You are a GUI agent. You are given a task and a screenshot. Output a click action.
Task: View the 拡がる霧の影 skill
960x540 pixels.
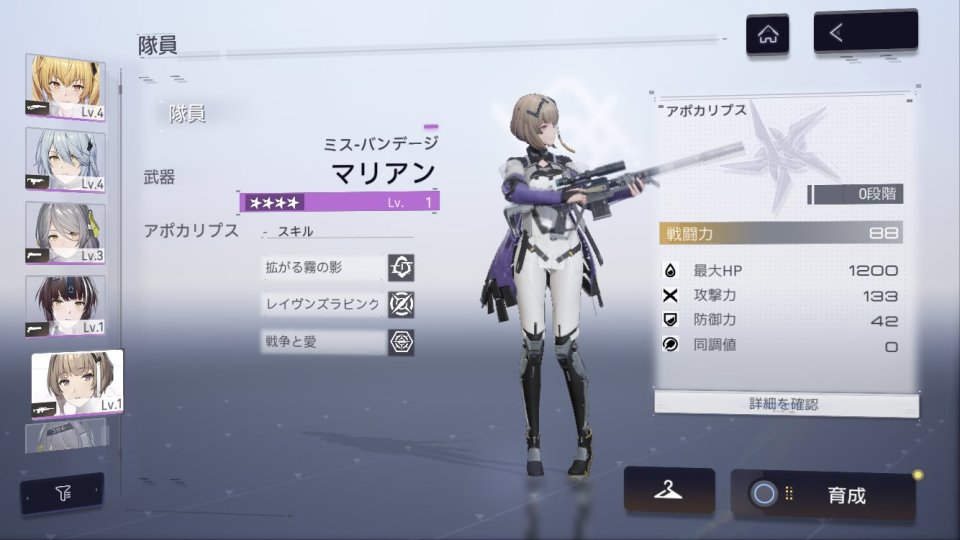point(335,268)
